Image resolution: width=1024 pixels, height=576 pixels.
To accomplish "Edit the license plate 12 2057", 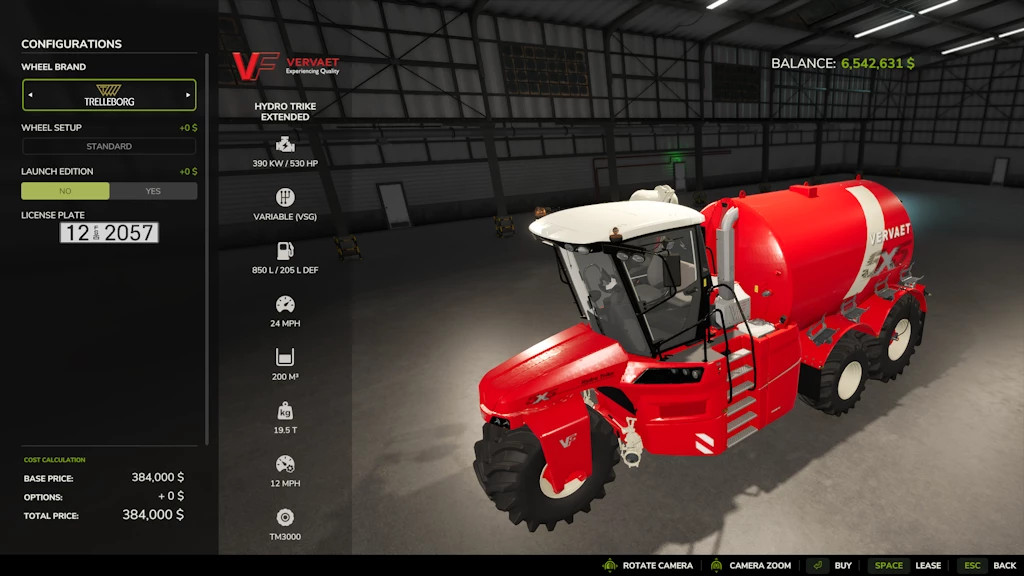I will (109, 233).
